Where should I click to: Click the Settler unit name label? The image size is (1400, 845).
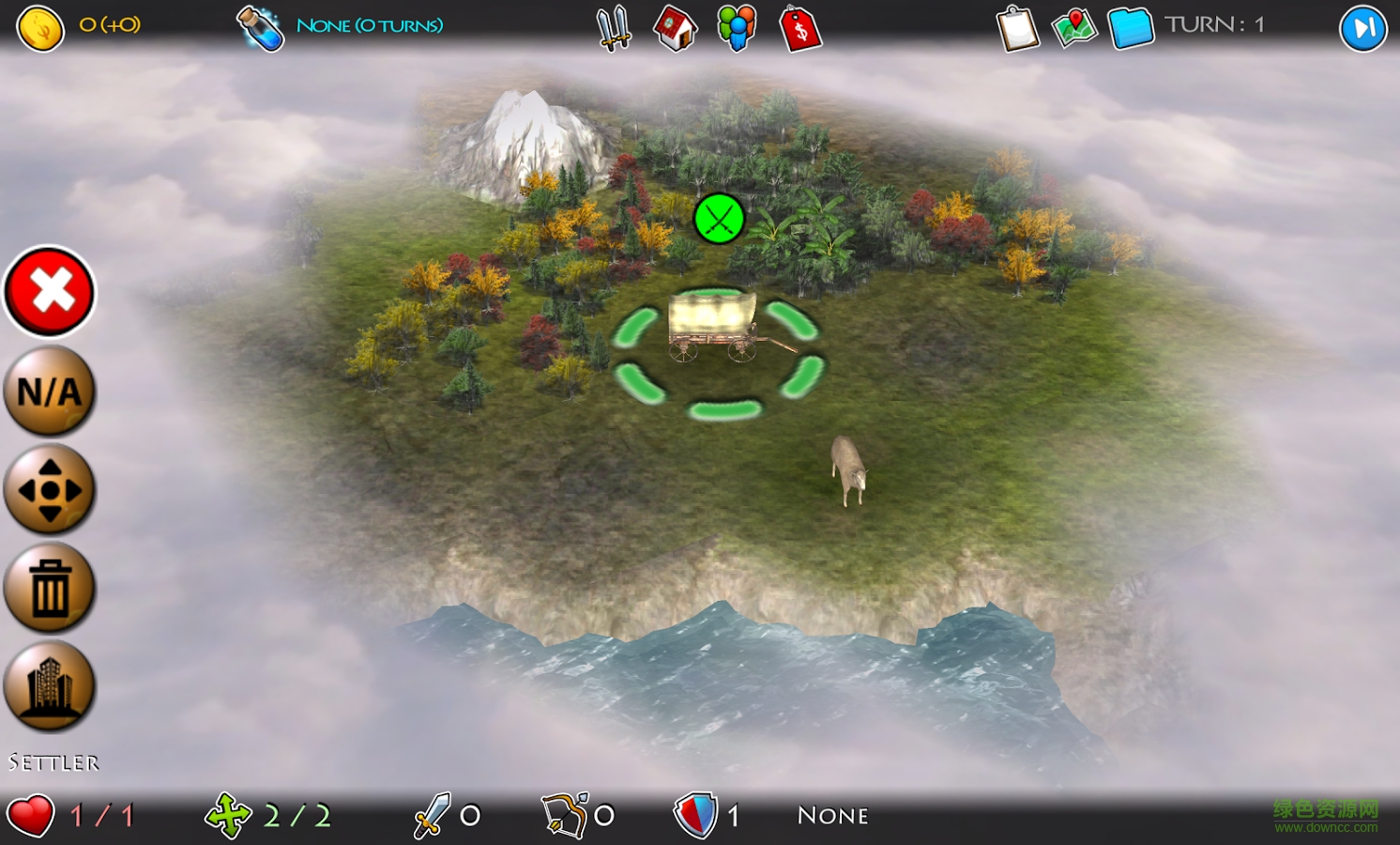[53, 762]
